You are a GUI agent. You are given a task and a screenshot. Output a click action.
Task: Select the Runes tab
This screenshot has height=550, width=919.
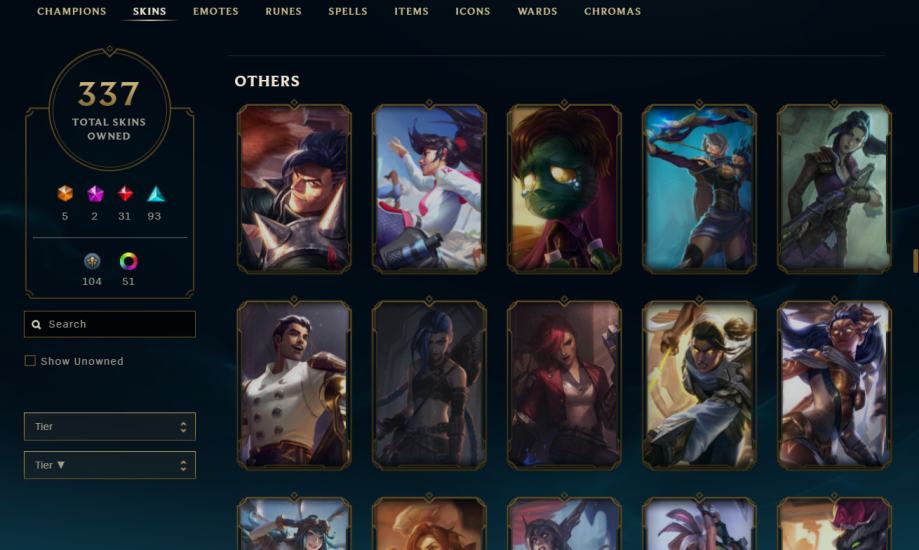click(x=283, y=12)
